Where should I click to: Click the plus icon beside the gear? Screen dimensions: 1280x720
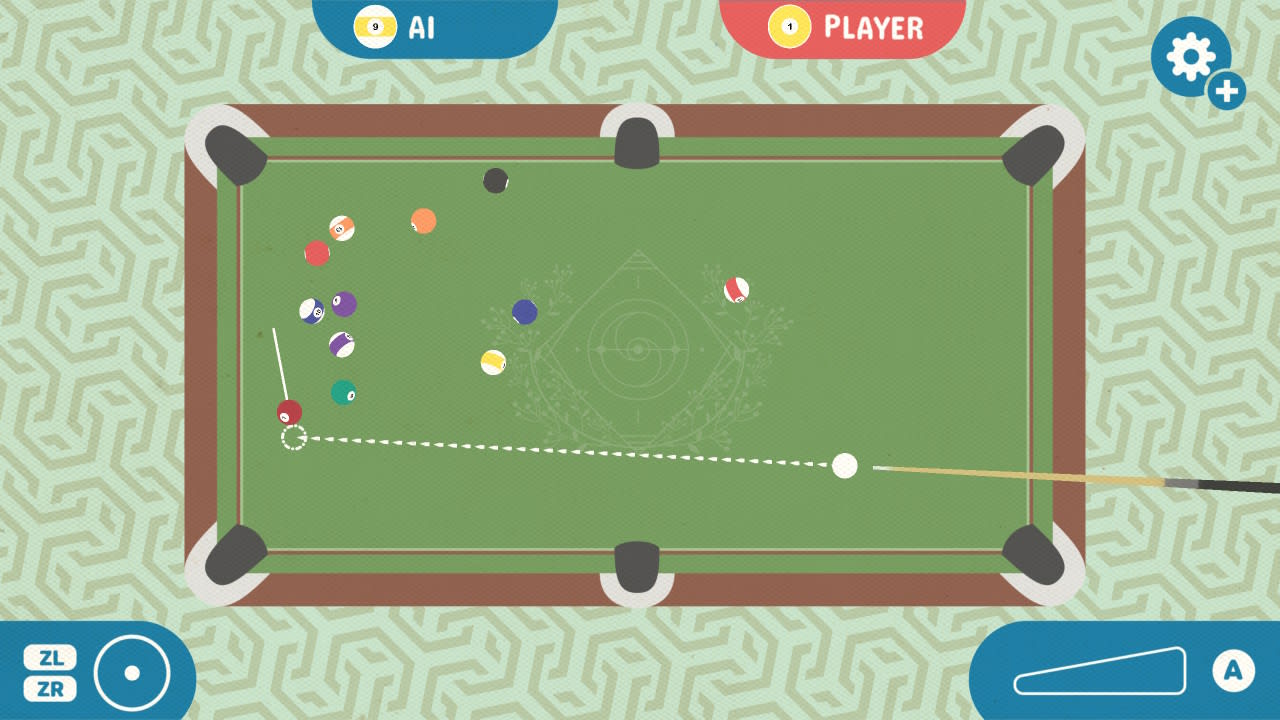(1226, 91)
